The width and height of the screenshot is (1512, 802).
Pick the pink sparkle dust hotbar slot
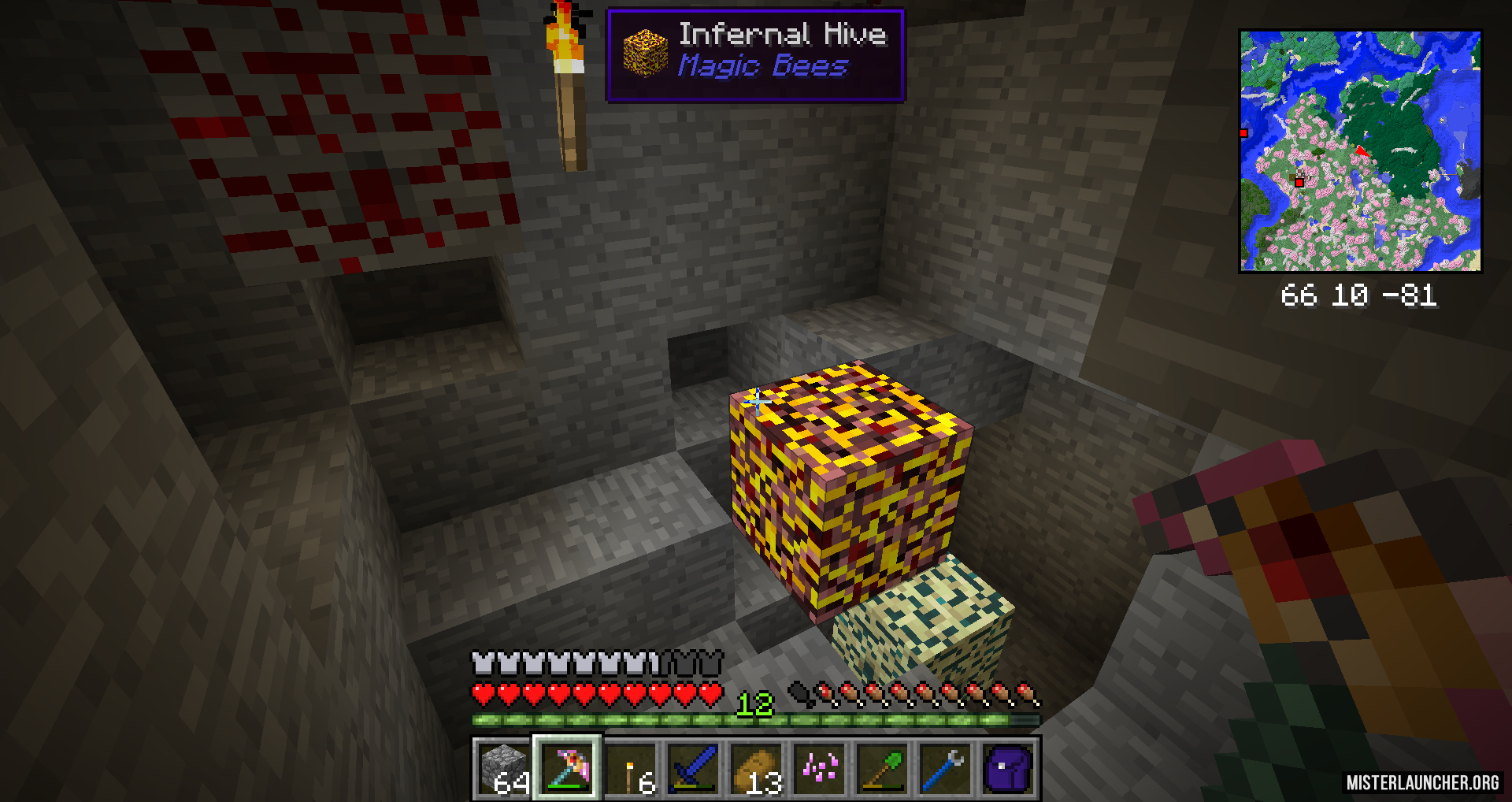click(x=819, y=768)
